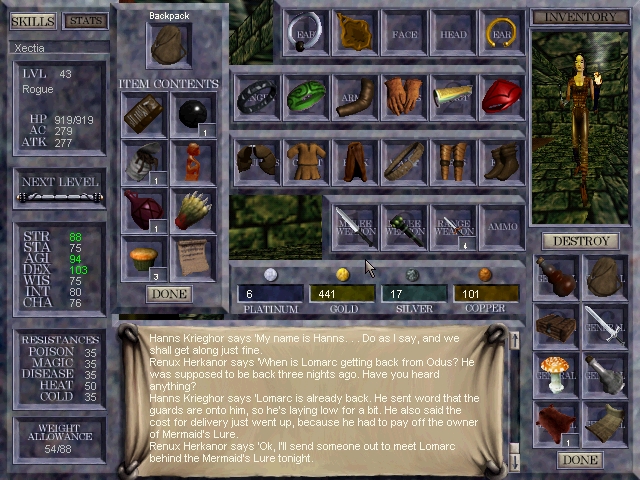
Task: Select the boots in the feet slot
Action: pyautogui.click(x=502, y=160)
